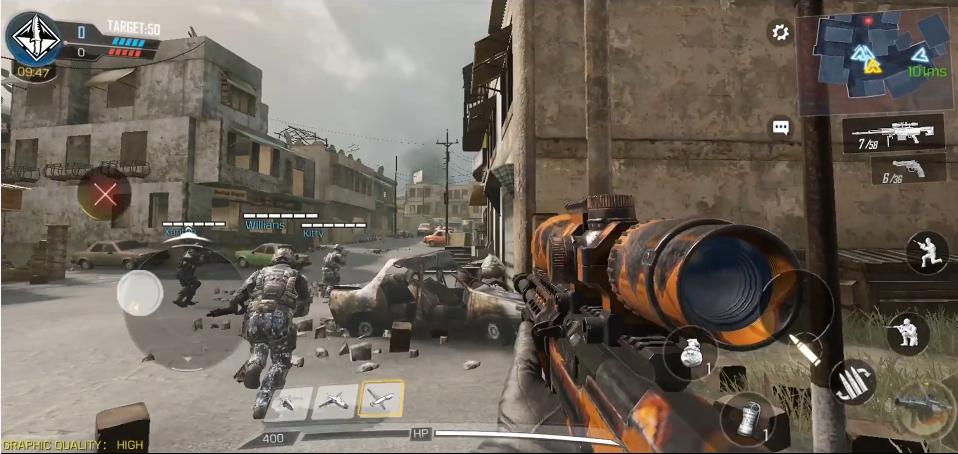
Task: Reload using the bullets with arrows button
Action: [853, 381]
